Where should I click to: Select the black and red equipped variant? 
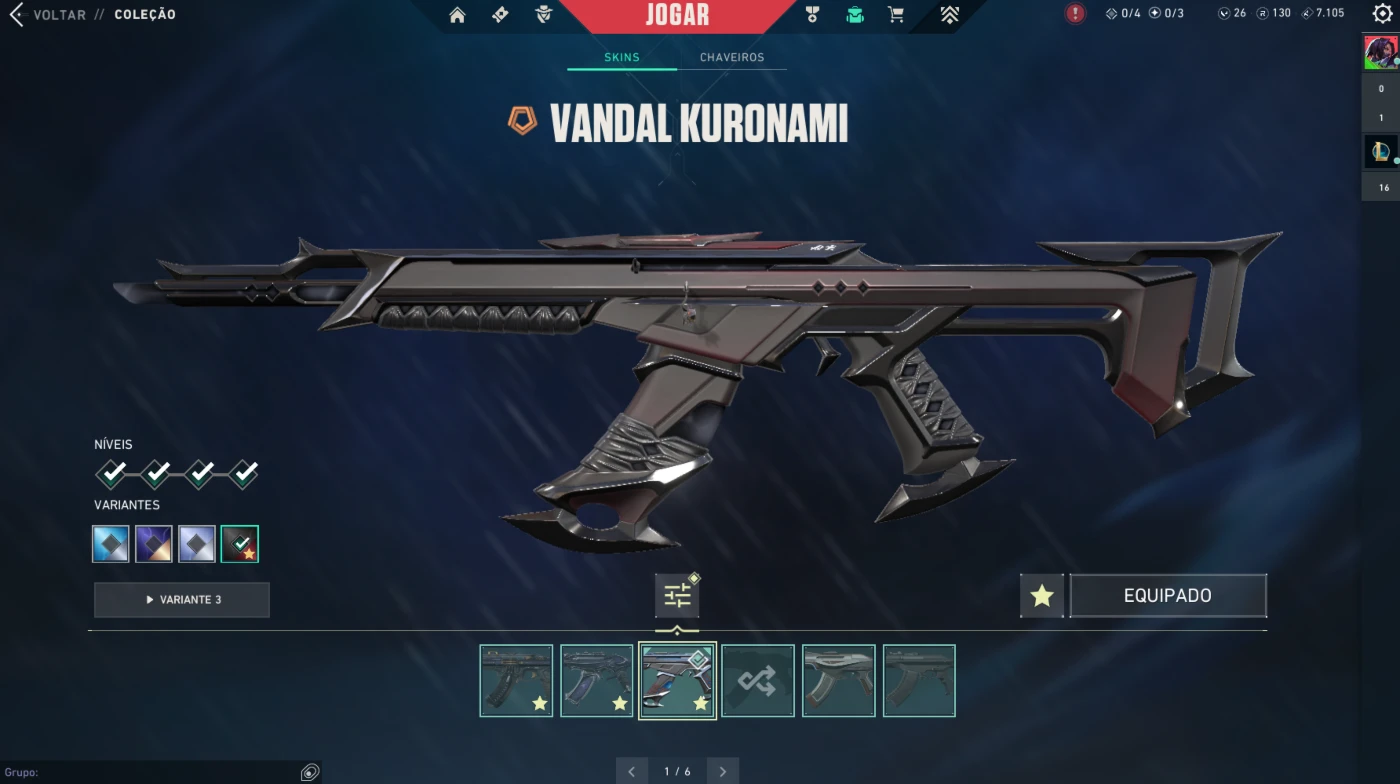240,544
